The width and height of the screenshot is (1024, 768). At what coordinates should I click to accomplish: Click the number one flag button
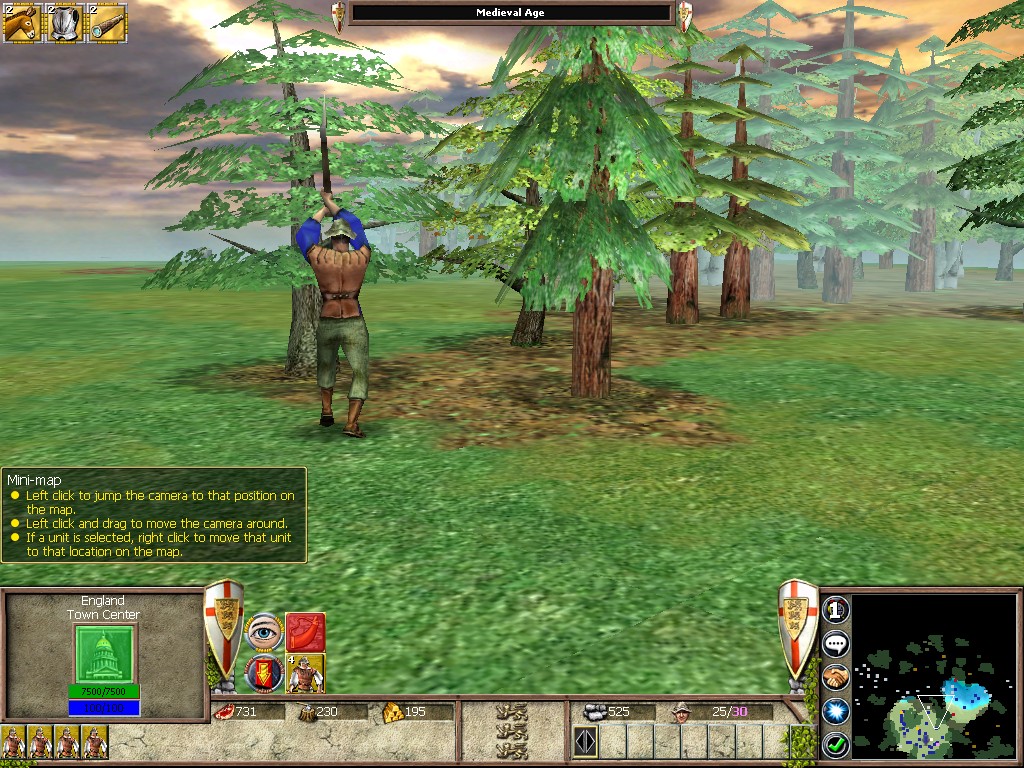(836, 609)
